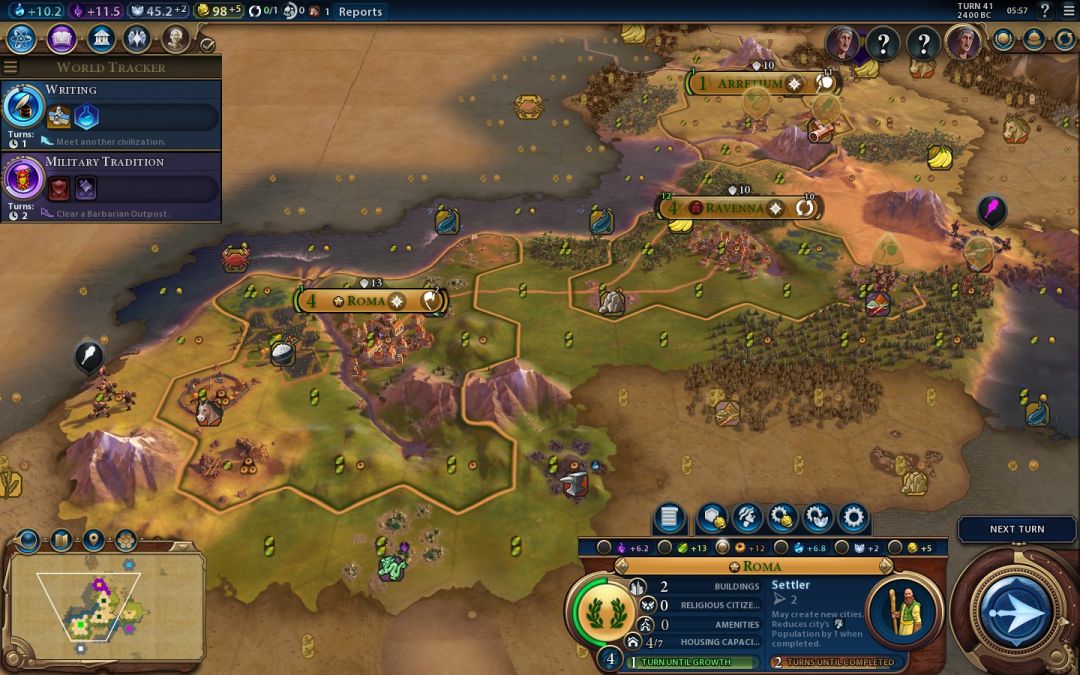Toggle the World Tracker options menu
The height and width of the screenshot is (675, 1080).
coord(11,67)
